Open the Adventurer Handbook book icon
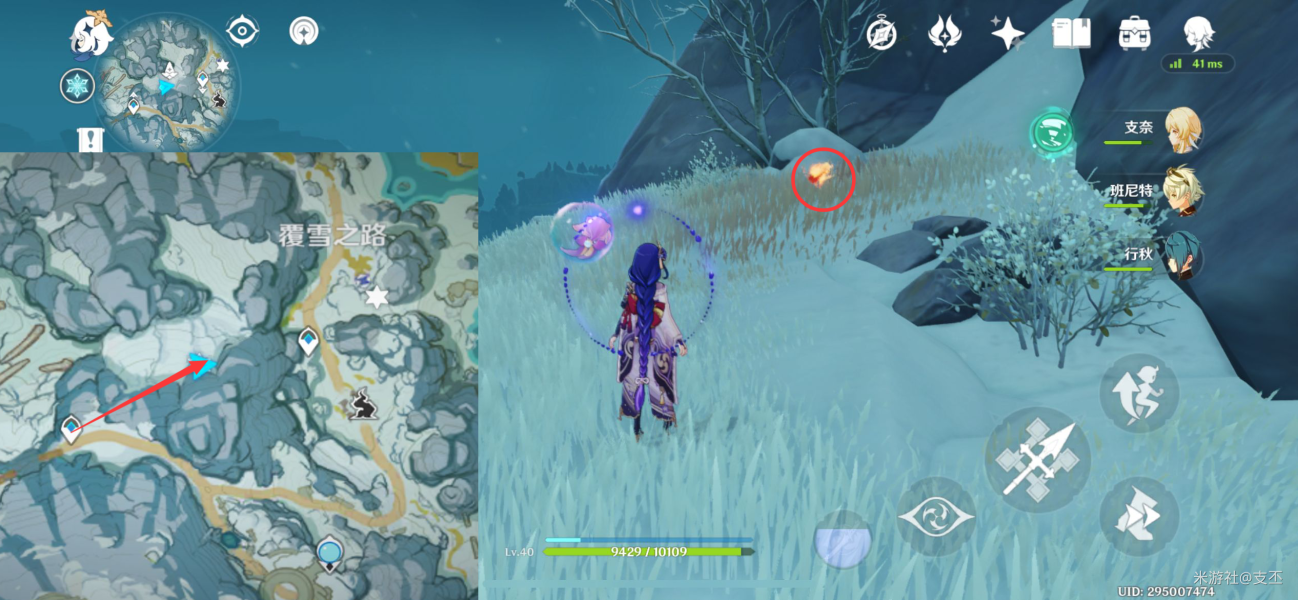1298x600 pixels. click(1070, 34)
